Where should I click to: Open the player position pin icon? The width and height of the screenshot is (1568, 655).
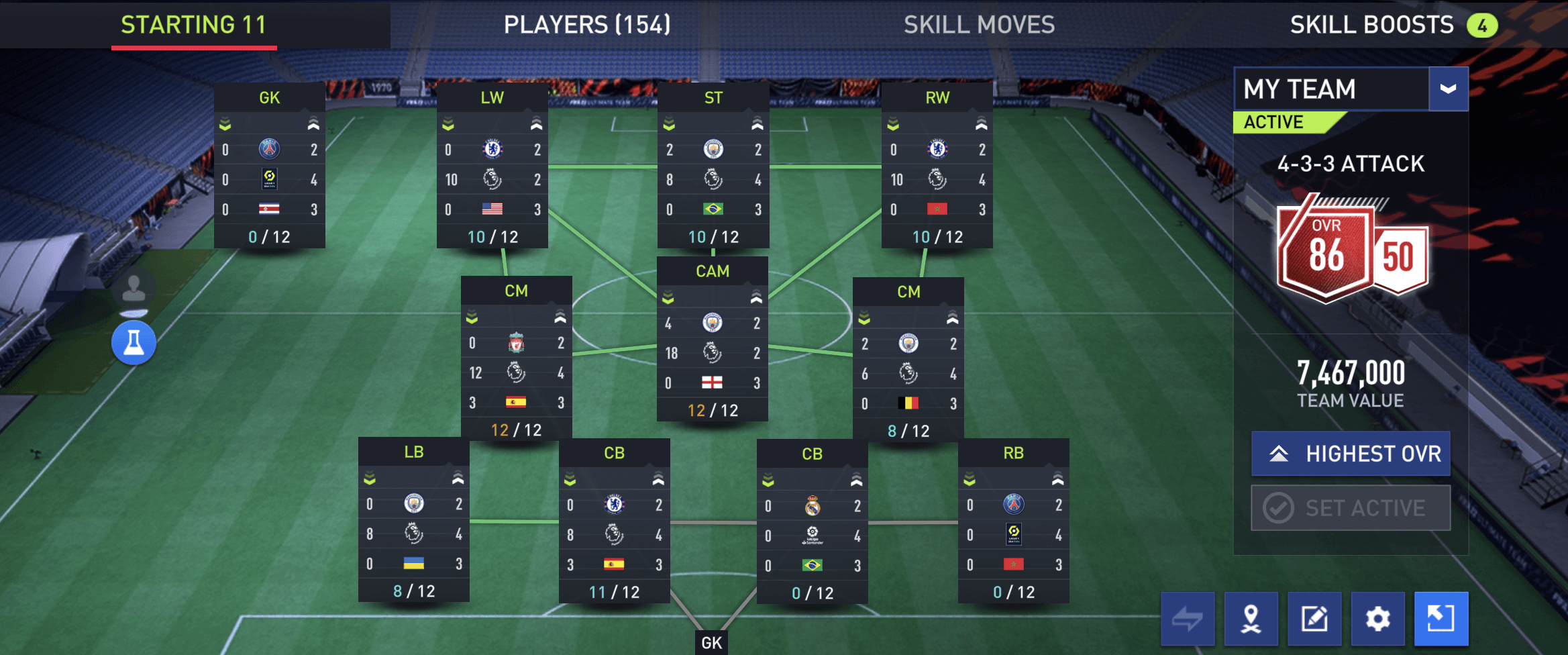(1251, 618)
